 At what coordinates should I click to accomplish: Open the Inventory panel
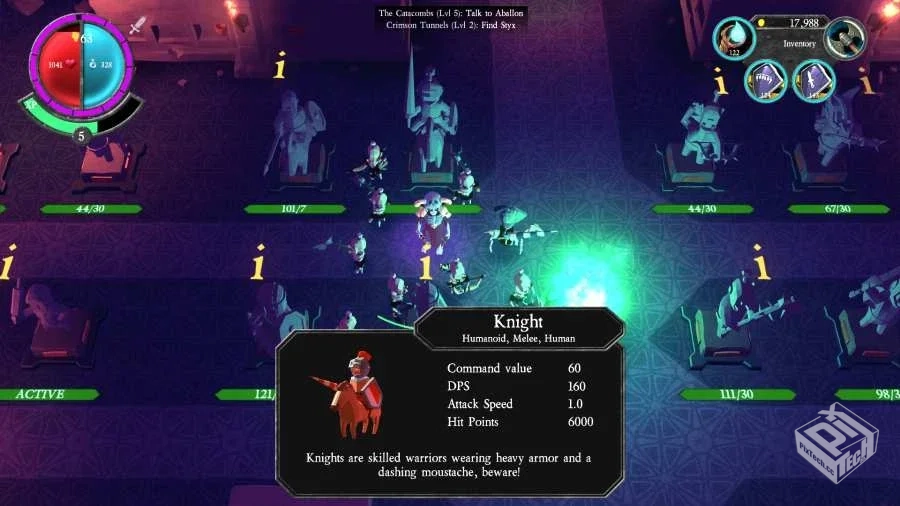tap(799, 43)
